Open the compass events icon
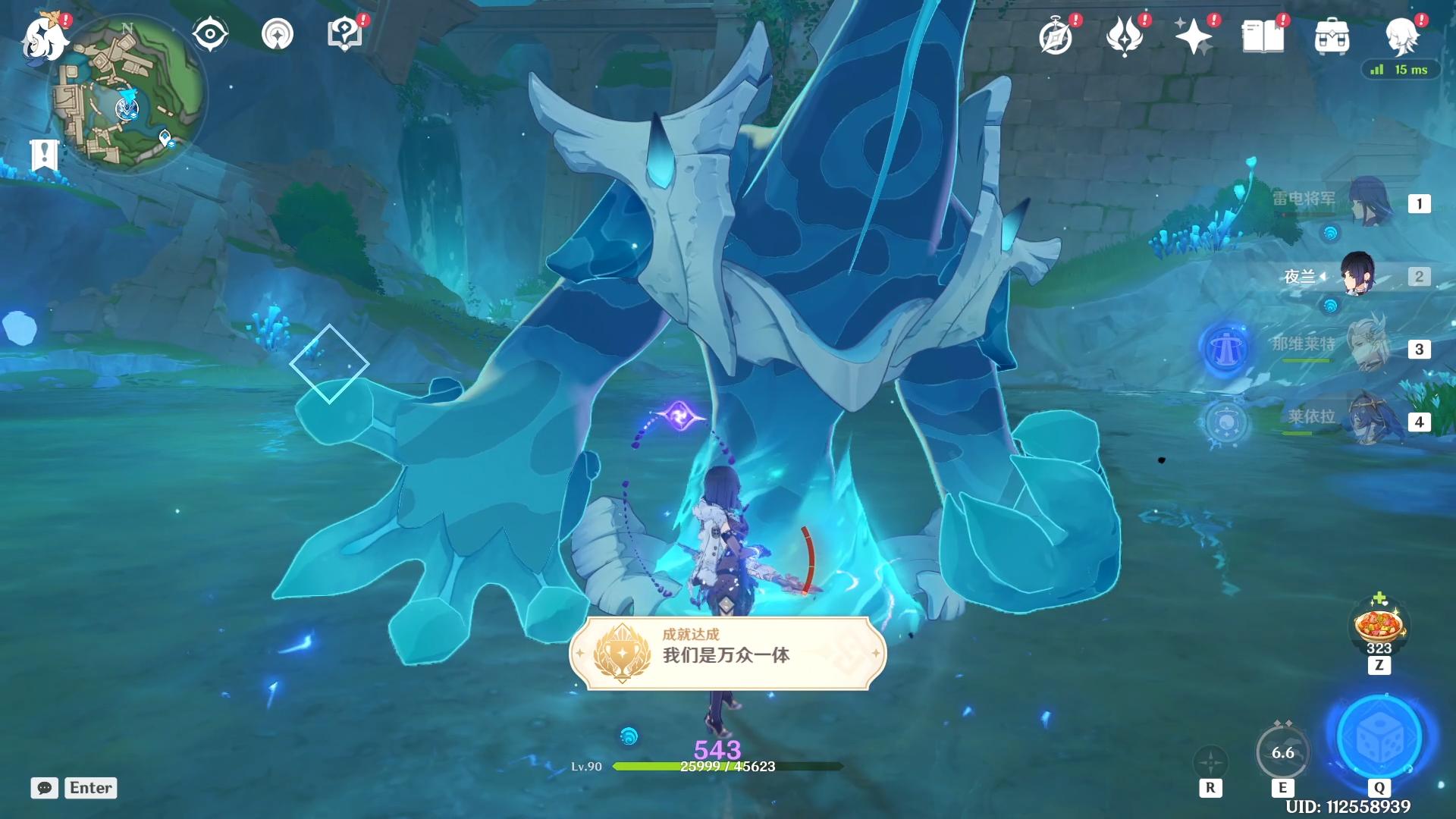Image resolution: width=1456 pixels, height=819 pixels. click(1056, 36)
